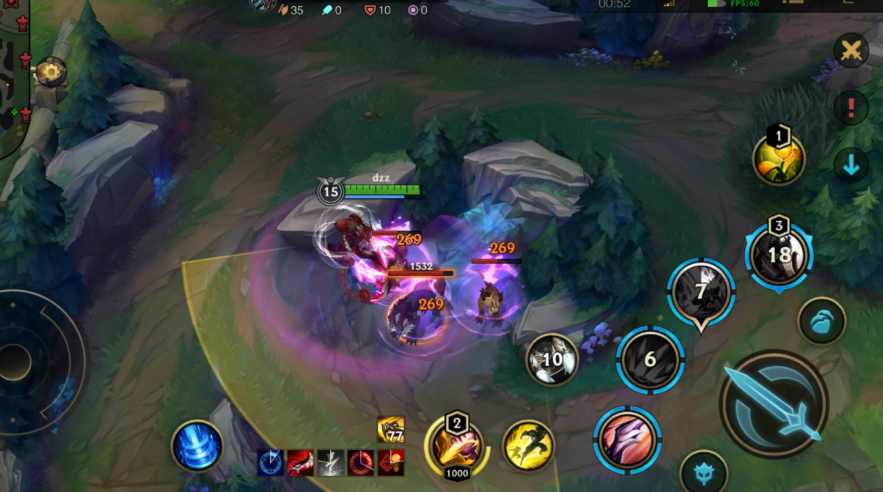
Task: Buy the suggested item costing 1000 gold
Action: click(x=455, y=445)
